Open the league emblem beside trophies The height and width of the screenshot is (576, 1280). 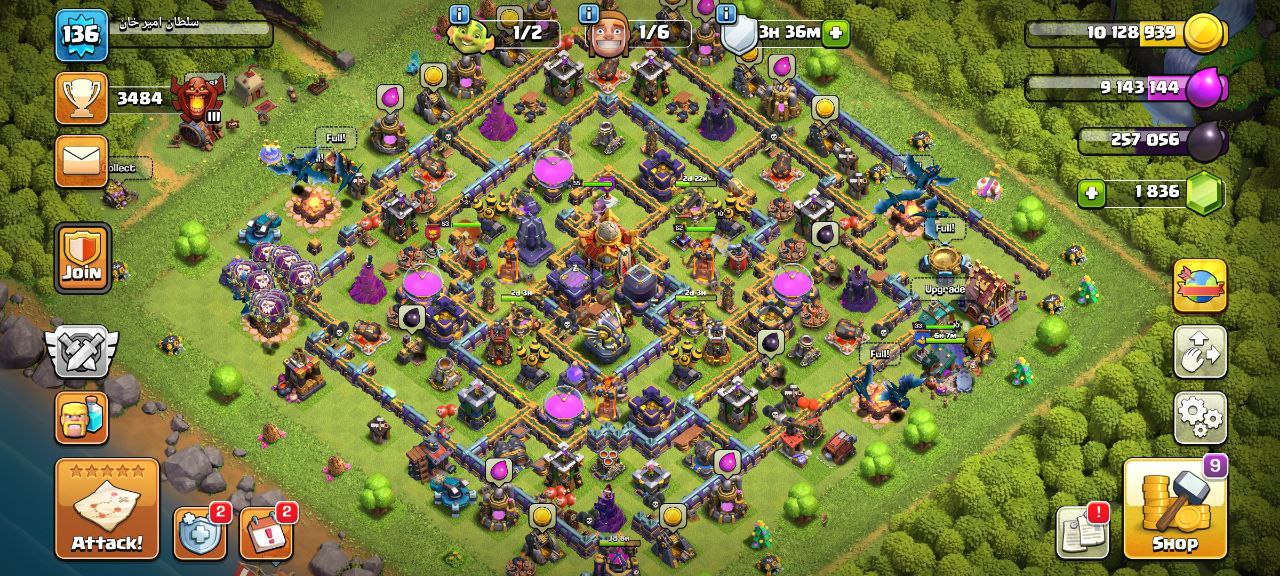pos(195,99)
